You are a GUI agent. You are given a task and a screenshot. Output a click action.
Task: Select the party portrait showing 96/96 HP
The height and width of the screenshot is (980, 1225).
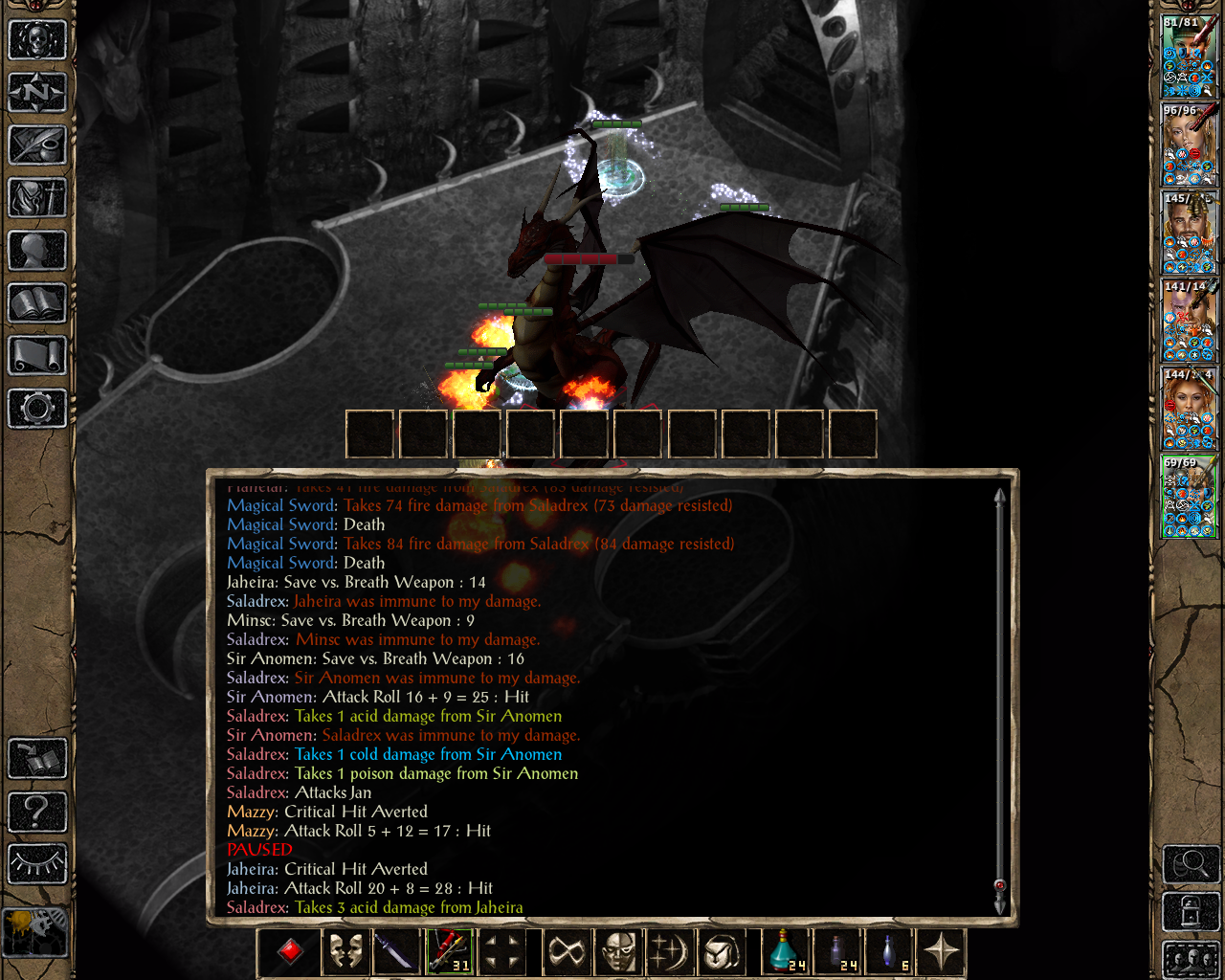pyautogui.click(x=1189, y=144)
